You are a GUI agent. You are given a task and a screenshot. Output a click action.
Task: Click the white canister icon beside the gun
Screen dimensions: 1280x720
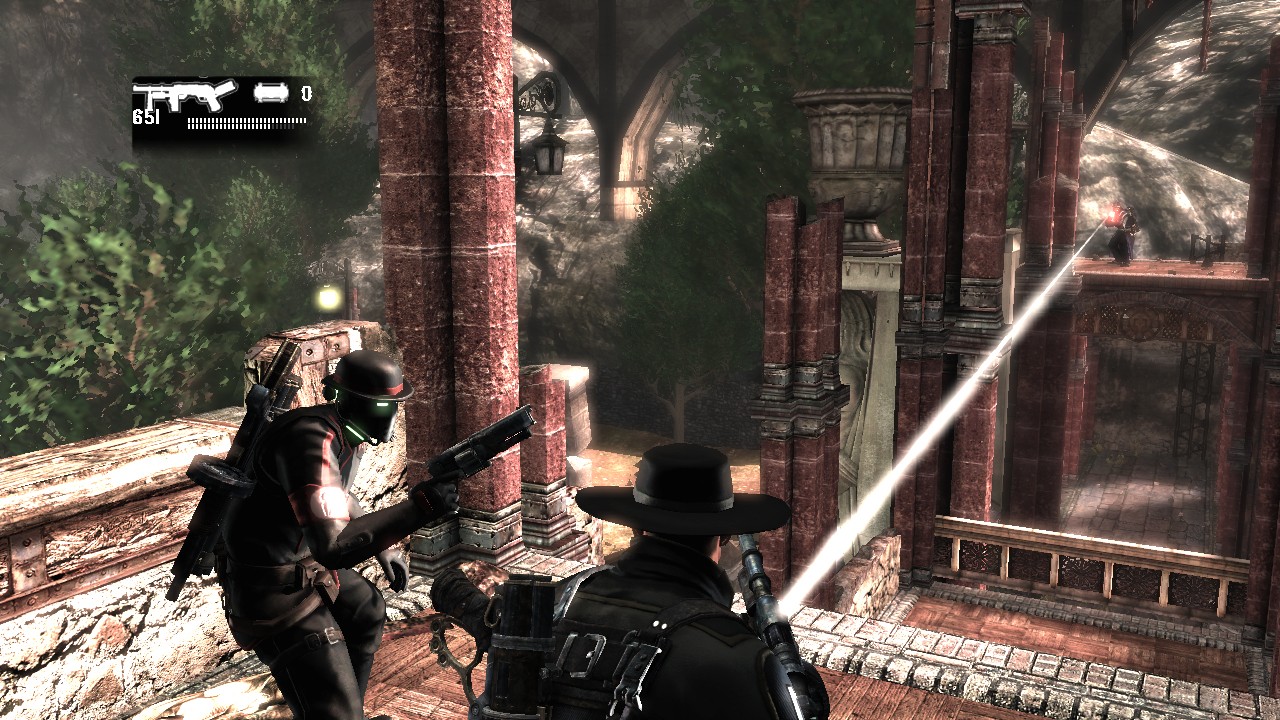[x=271, y=93]
